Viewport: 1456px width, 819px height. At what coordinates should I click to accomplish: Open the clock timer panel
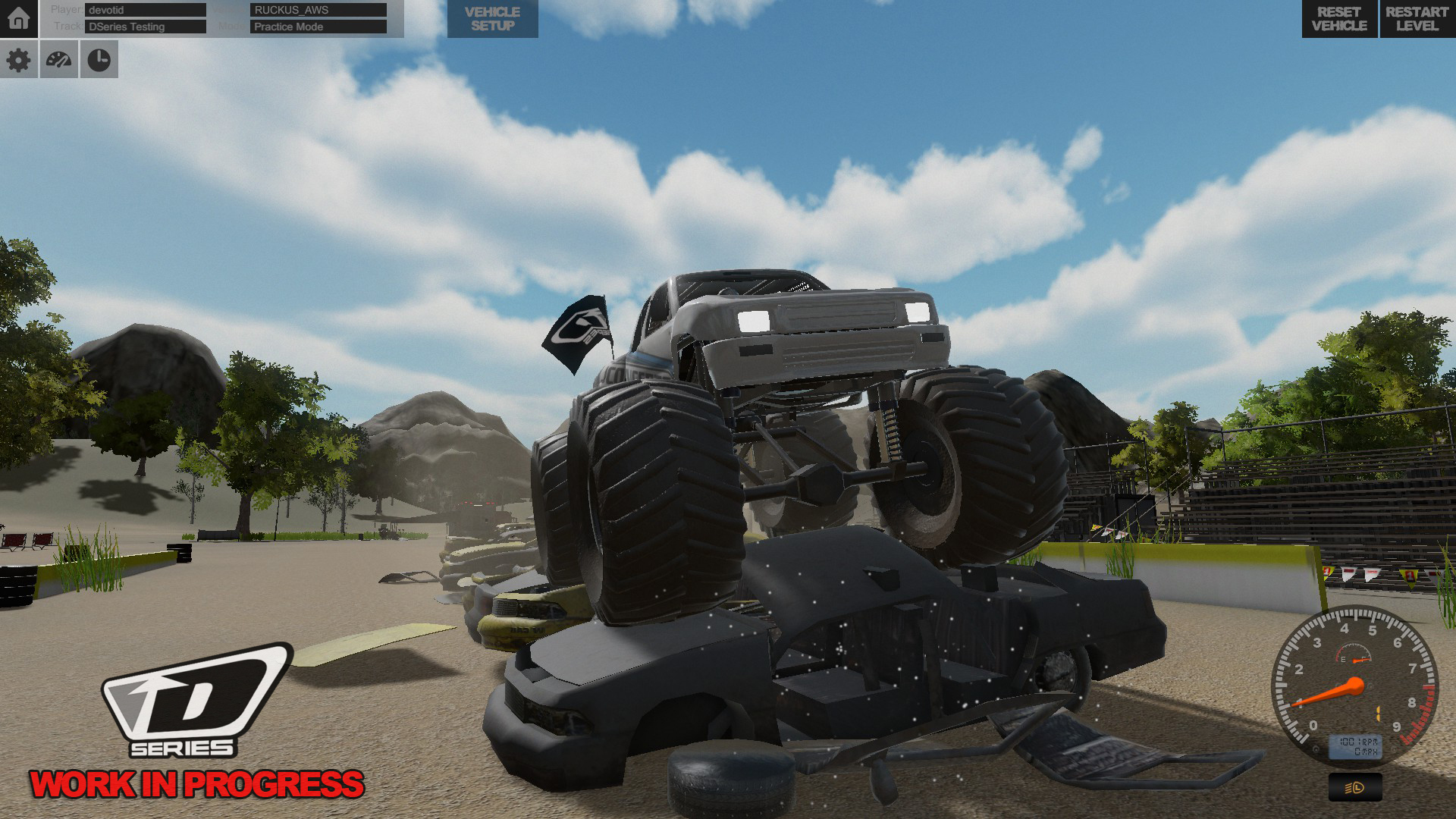click(99, 60)
